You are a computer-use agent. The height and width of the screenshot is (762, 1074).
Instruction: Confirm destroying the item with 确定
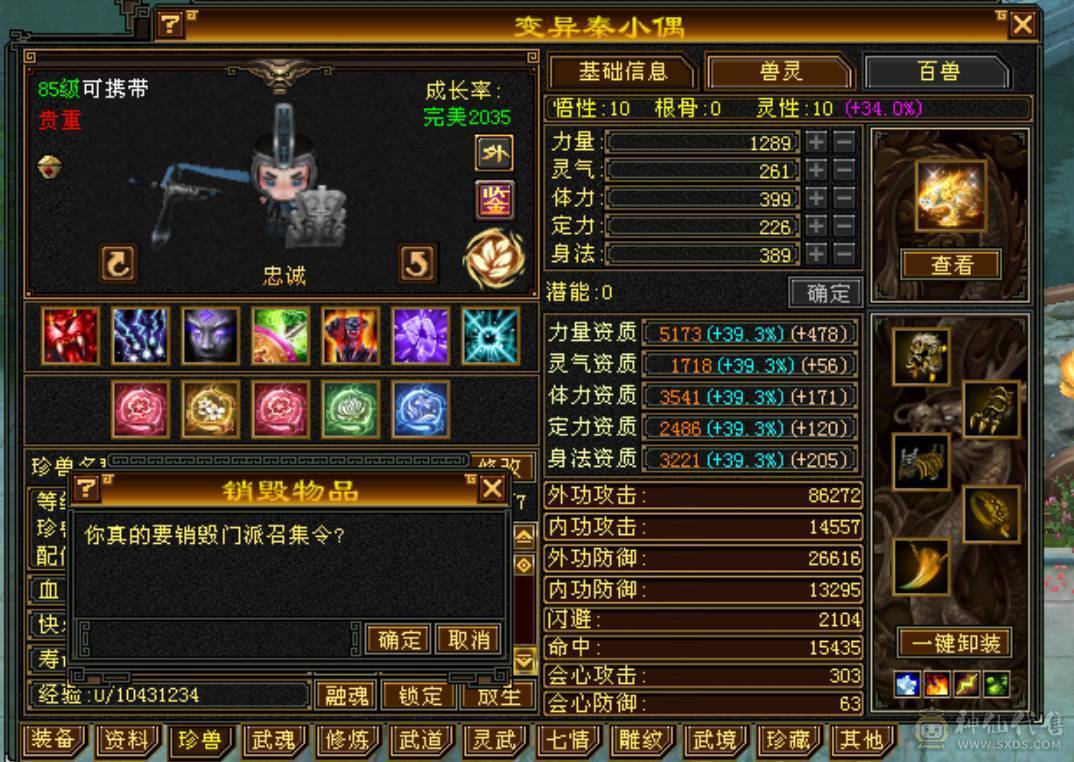[x=398, y=639]
